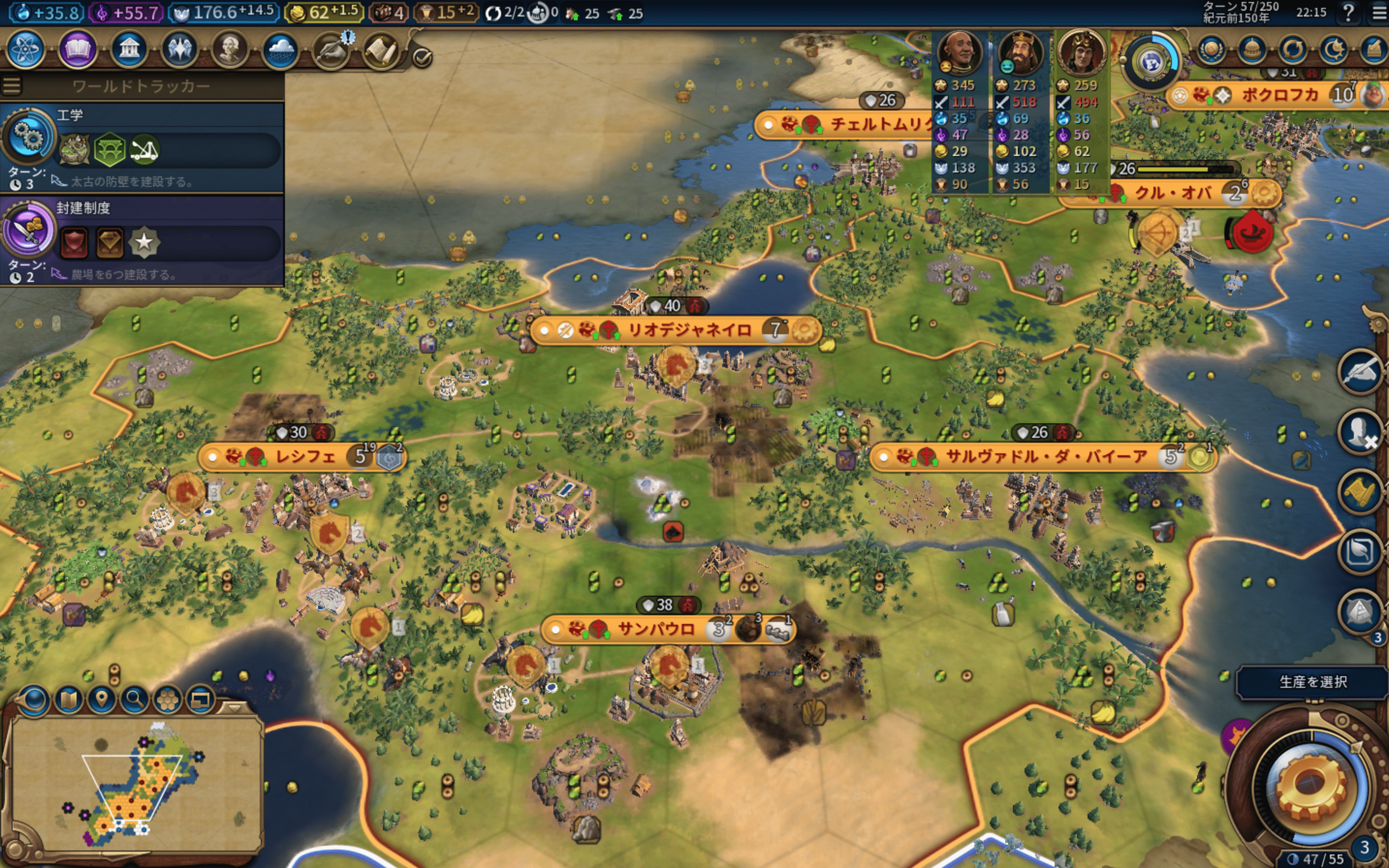This screenshot has height=868, width=1389.
Task: Open the リオデジャネイロ city banner
Action: 688,330
